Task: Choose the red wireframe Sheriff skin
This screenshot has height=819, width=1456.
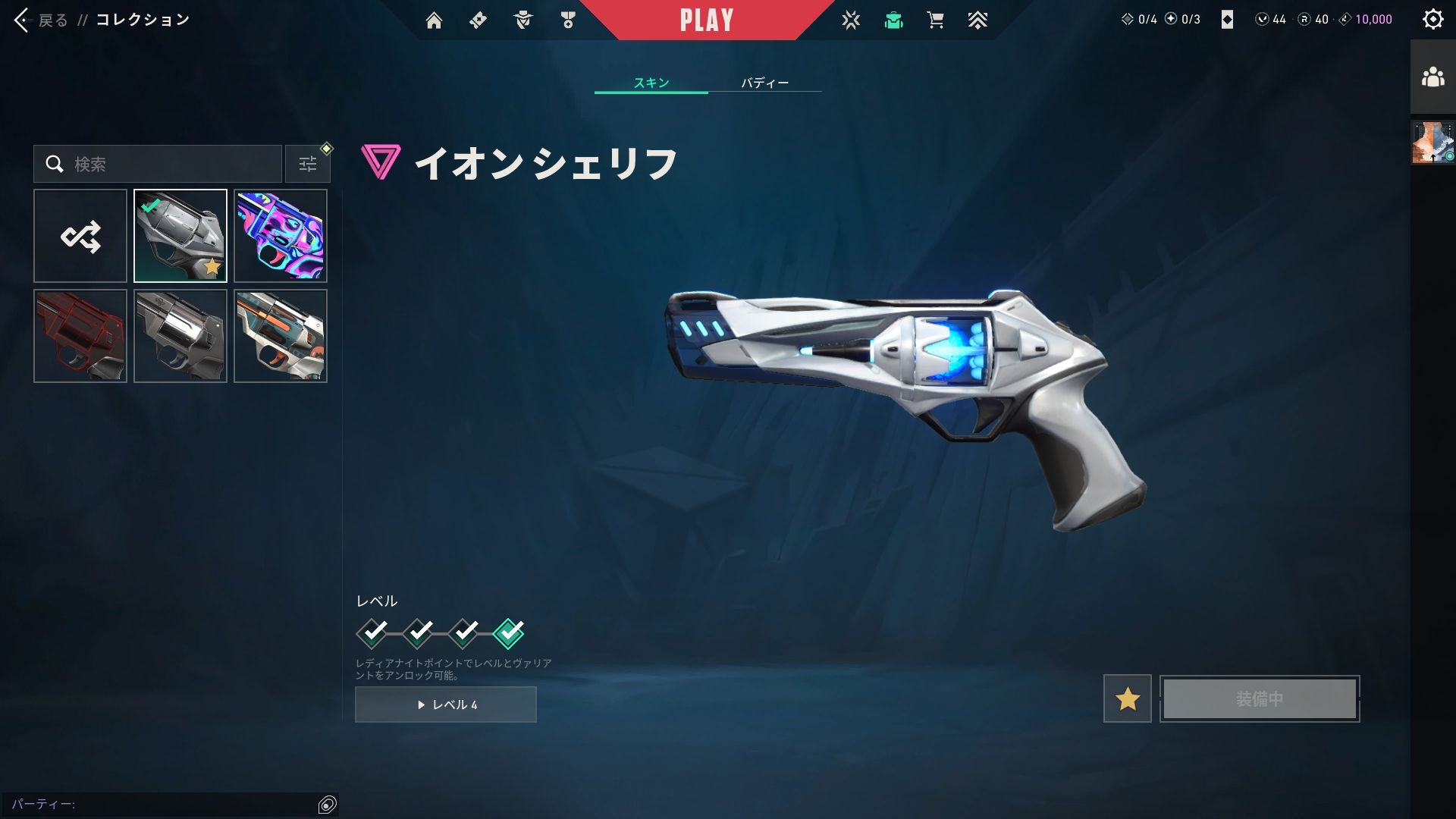Action: [80, 336]
